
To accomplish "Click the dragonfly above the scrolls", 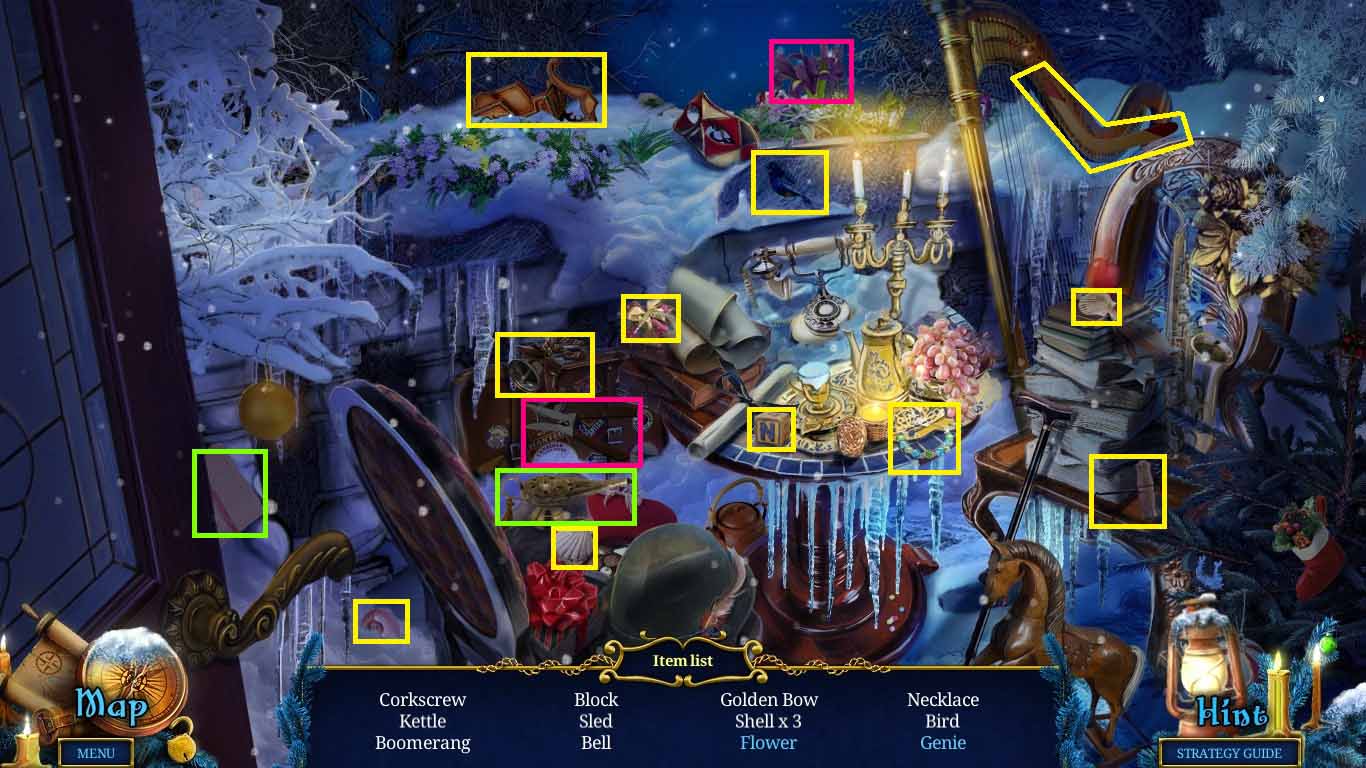I will coord(652,318).
